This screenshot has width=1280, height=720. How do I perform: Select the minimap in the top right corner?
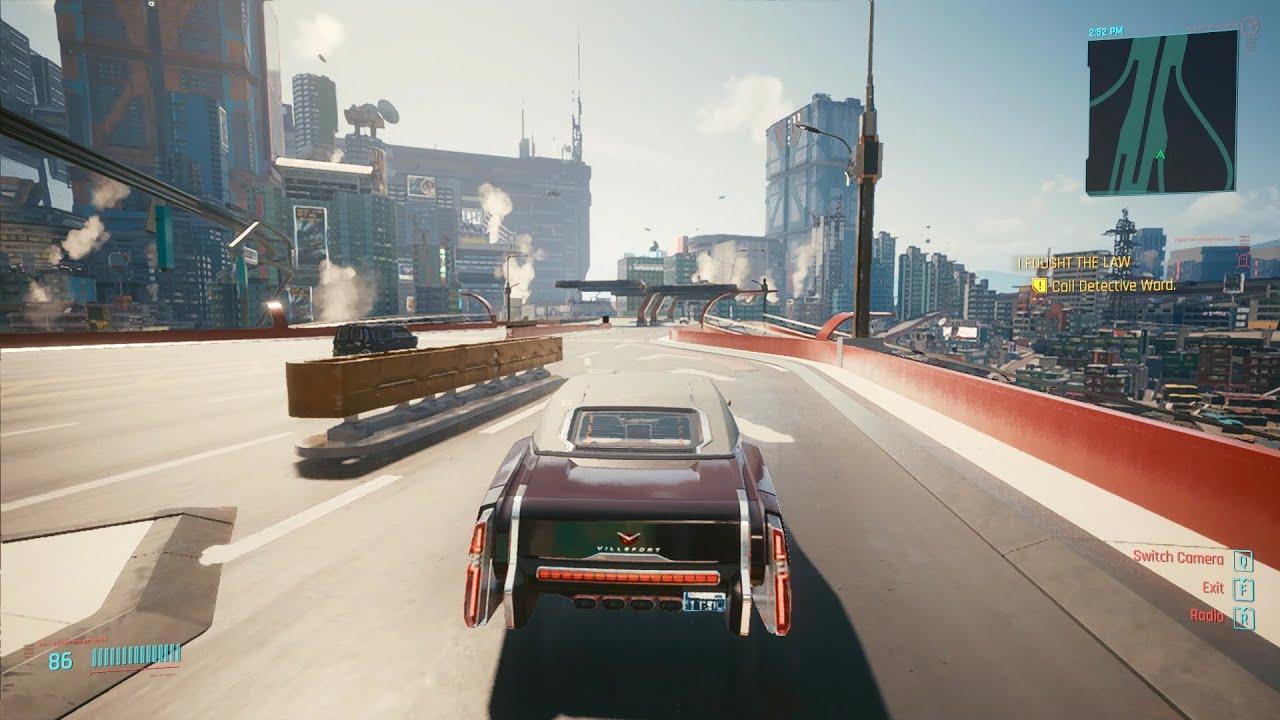coord(1160,110)
